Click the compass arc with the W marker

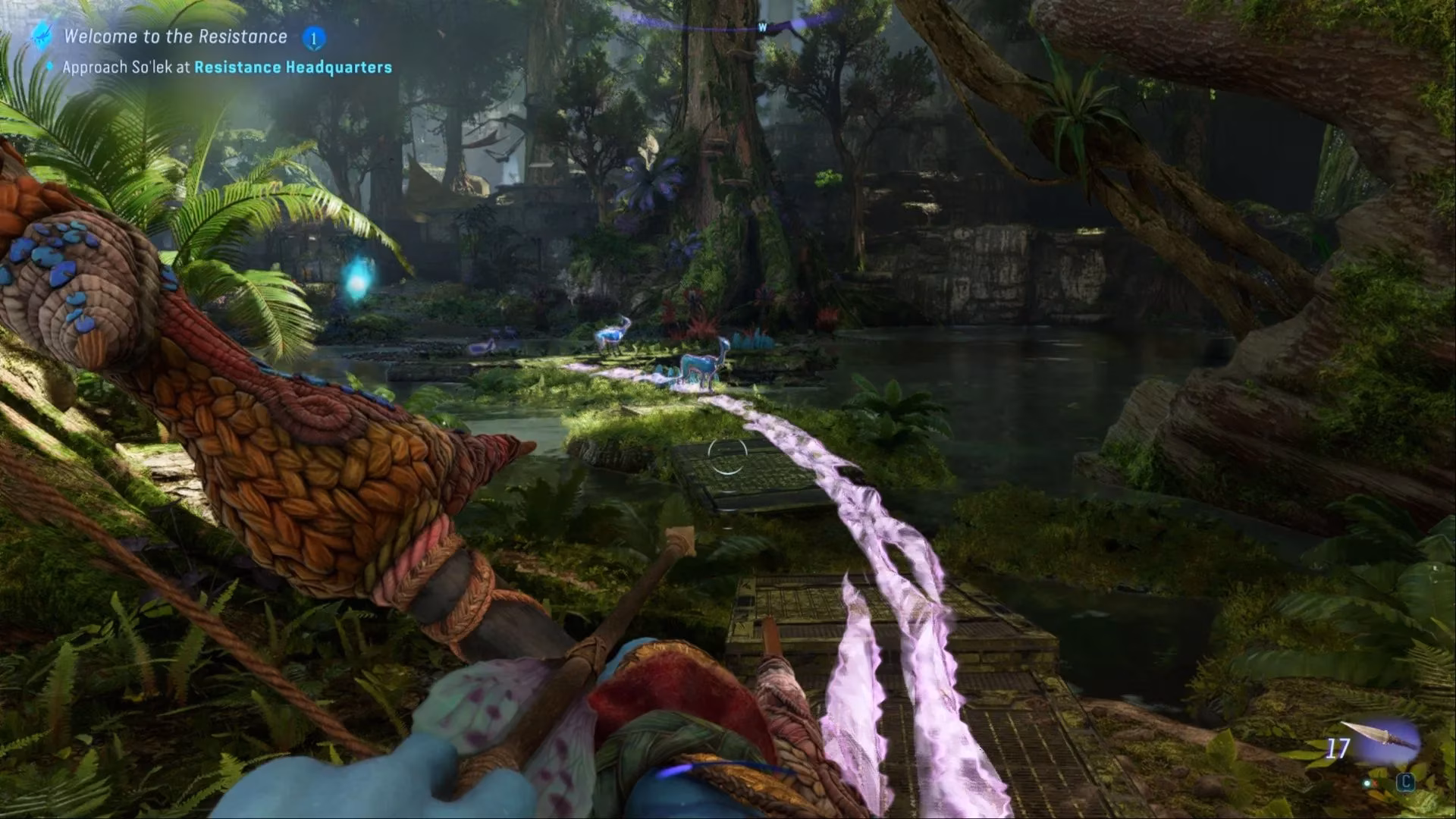click(x=761, y=27)
